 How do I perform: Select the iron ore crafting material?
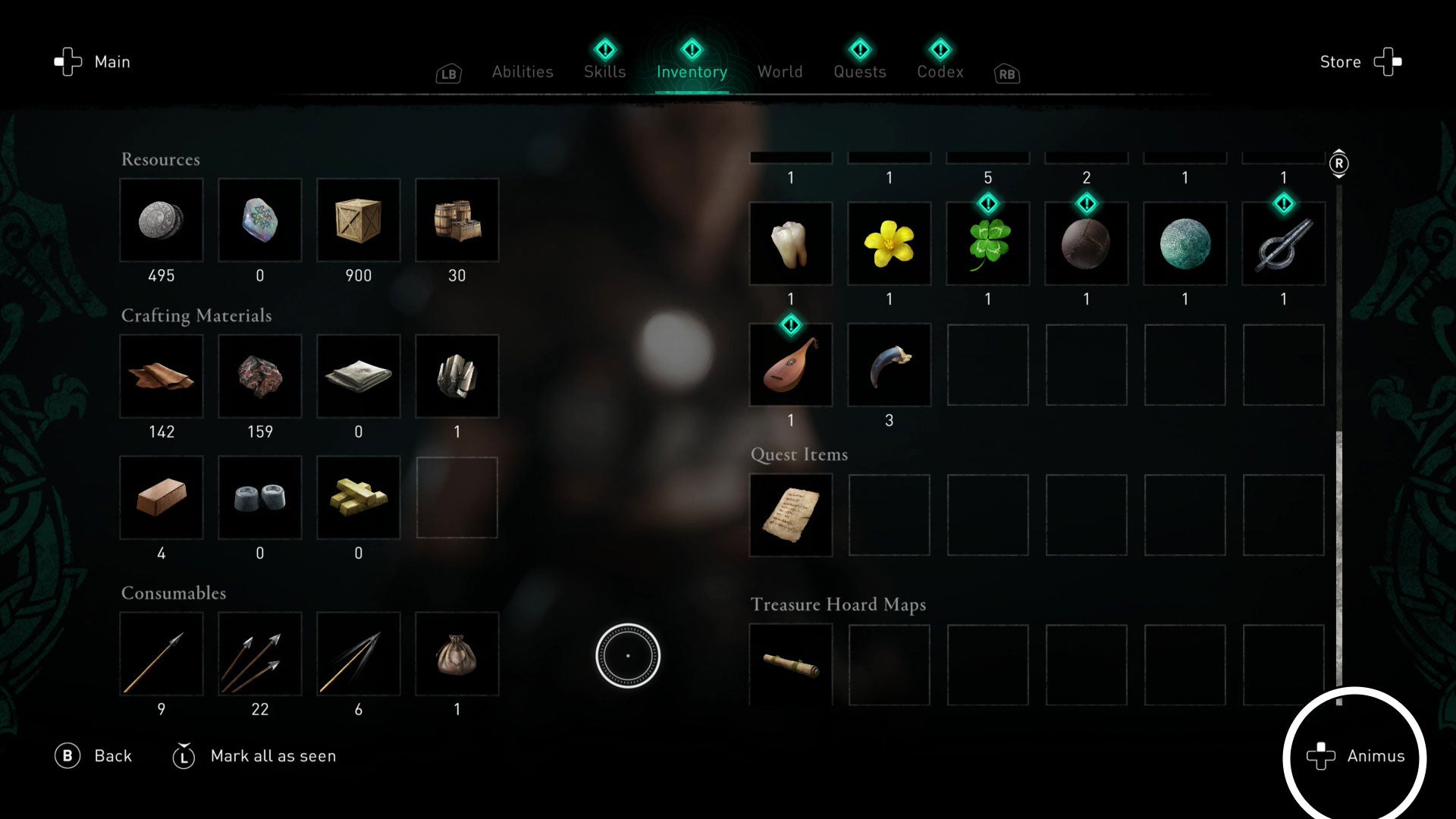tap(260, 377)
